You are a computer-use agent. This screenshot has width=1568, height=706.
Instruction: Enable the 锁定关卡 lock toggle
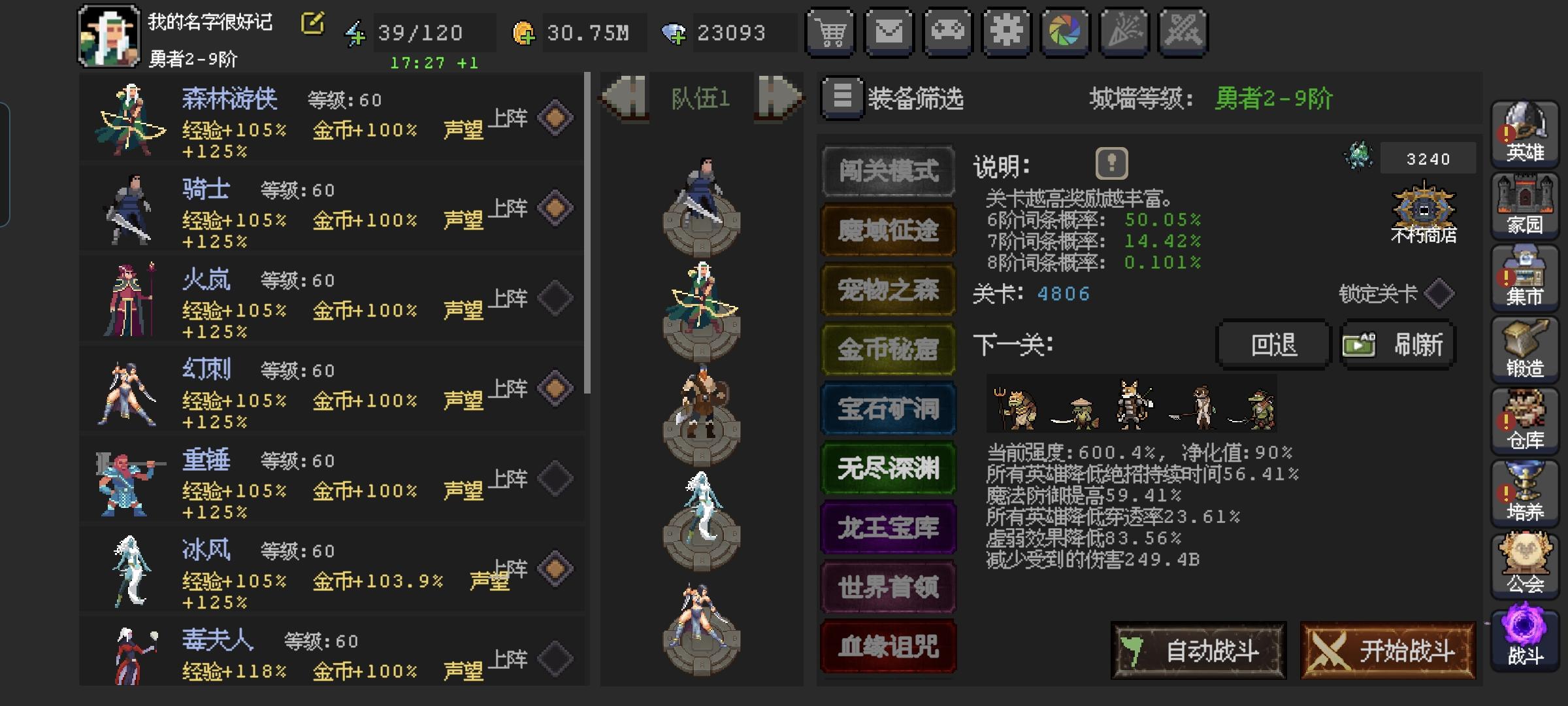(1437, 295)
